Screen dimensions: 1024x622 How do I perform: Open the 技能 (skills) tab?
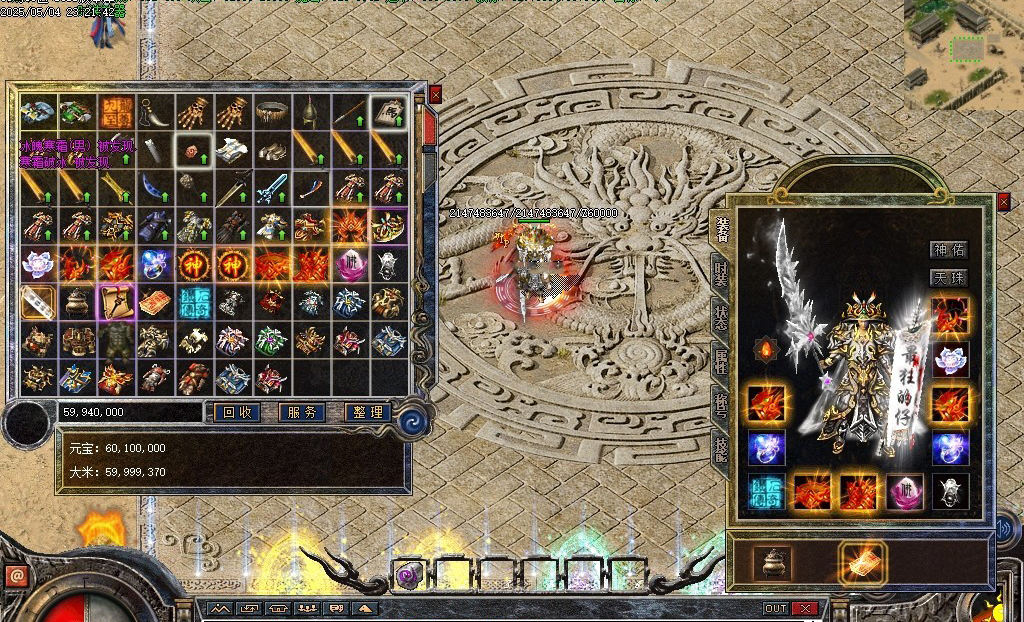click(x=720, y=449)
